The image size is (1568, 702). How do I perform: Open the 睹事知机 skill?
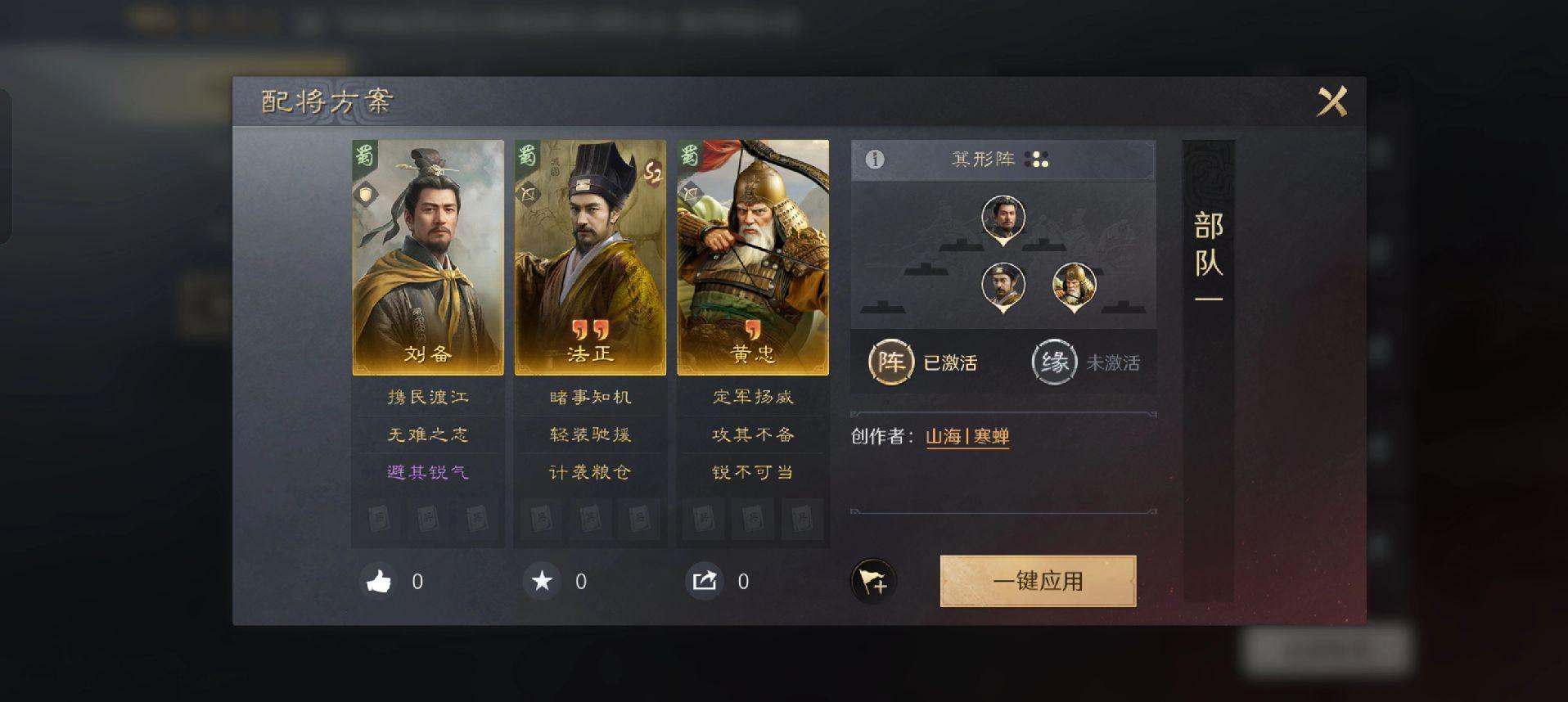click(x=590, y=398)
